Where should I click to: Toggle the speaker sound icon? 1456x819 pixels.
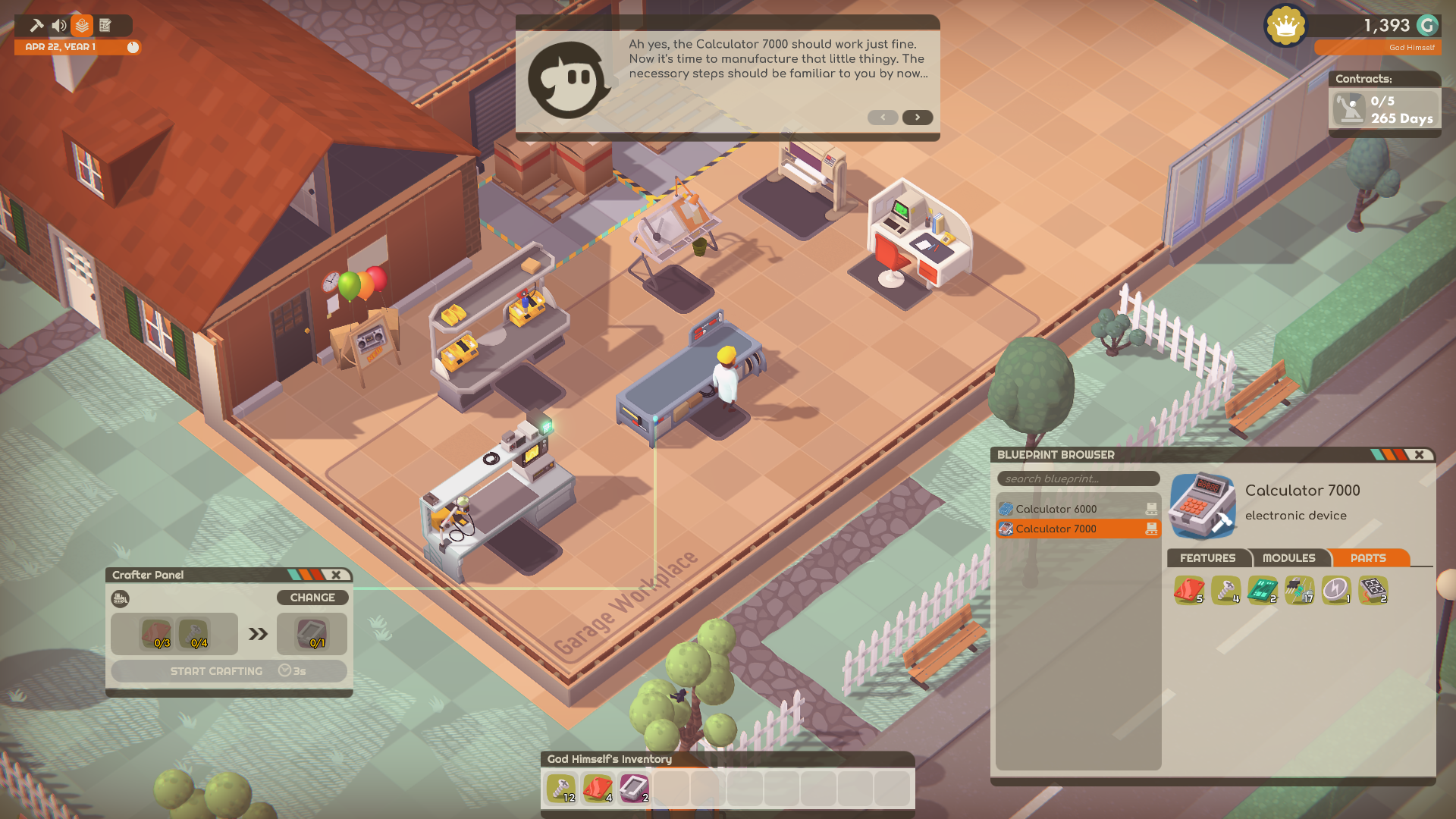(x=59, y=26)
